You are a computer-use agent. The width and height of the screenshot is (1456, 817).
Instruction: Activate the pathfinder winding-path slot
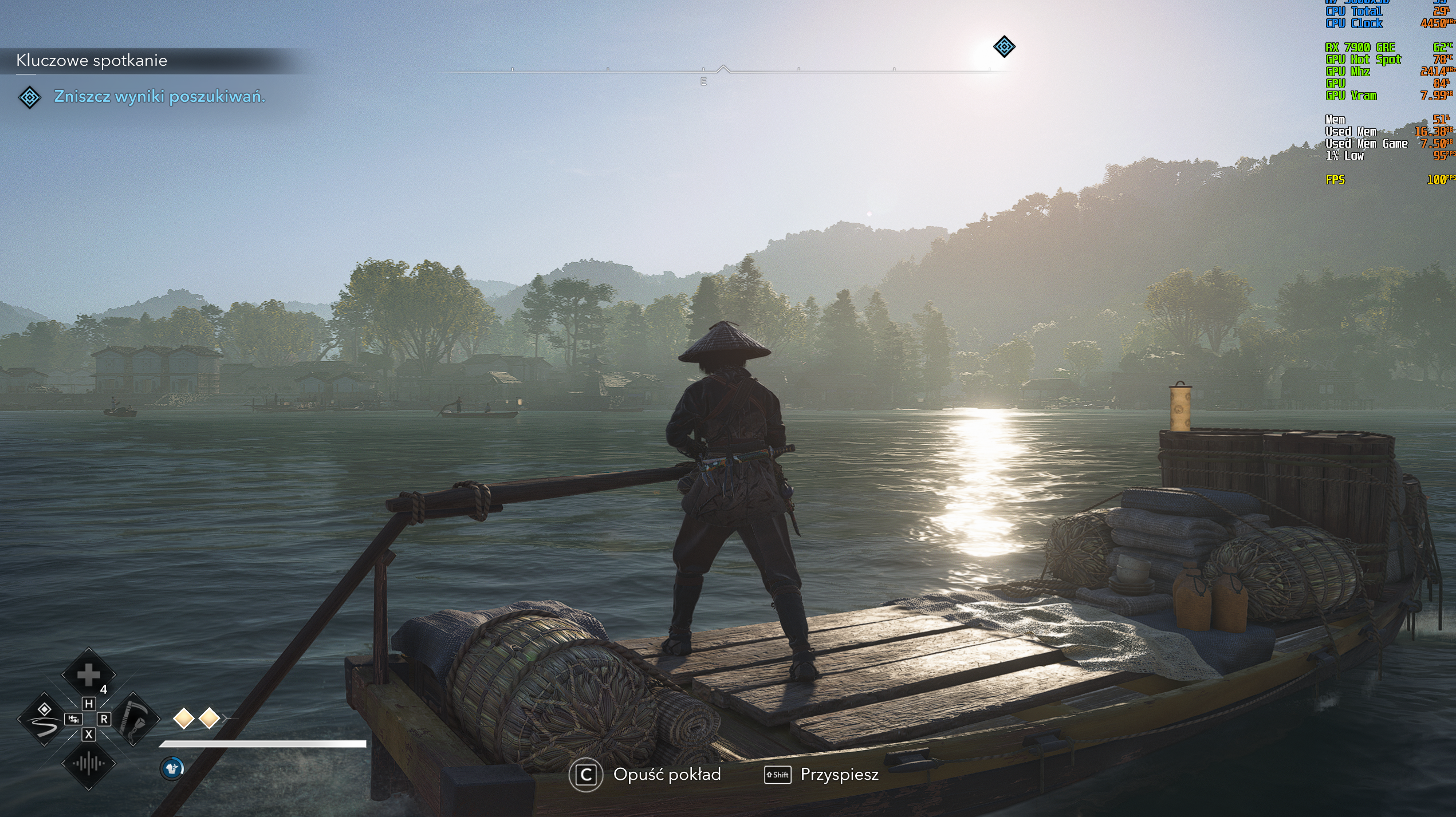(x=44, y=719)
